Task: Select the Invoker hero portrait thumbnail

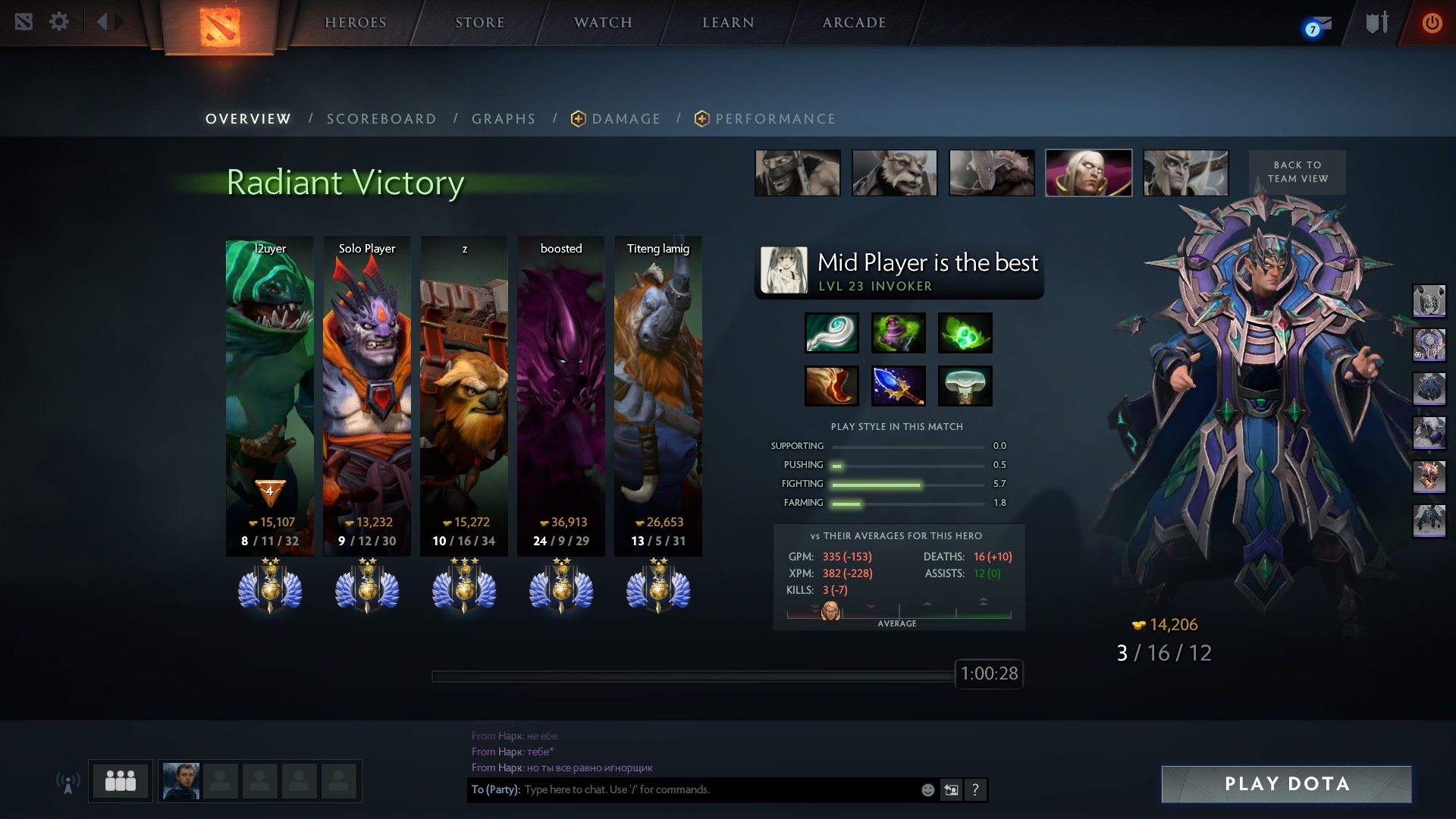Action: point(1088,173)
